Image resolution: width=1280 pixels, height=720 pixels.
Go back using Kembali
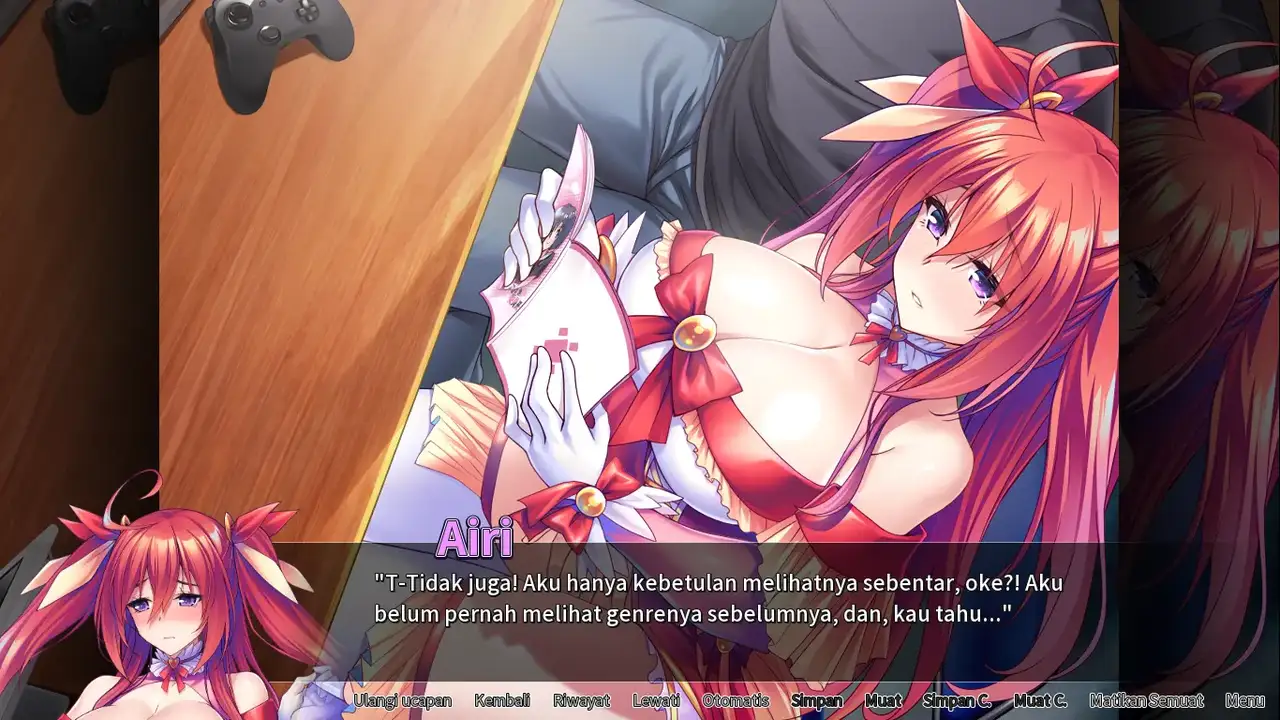[x=502, y=701]
